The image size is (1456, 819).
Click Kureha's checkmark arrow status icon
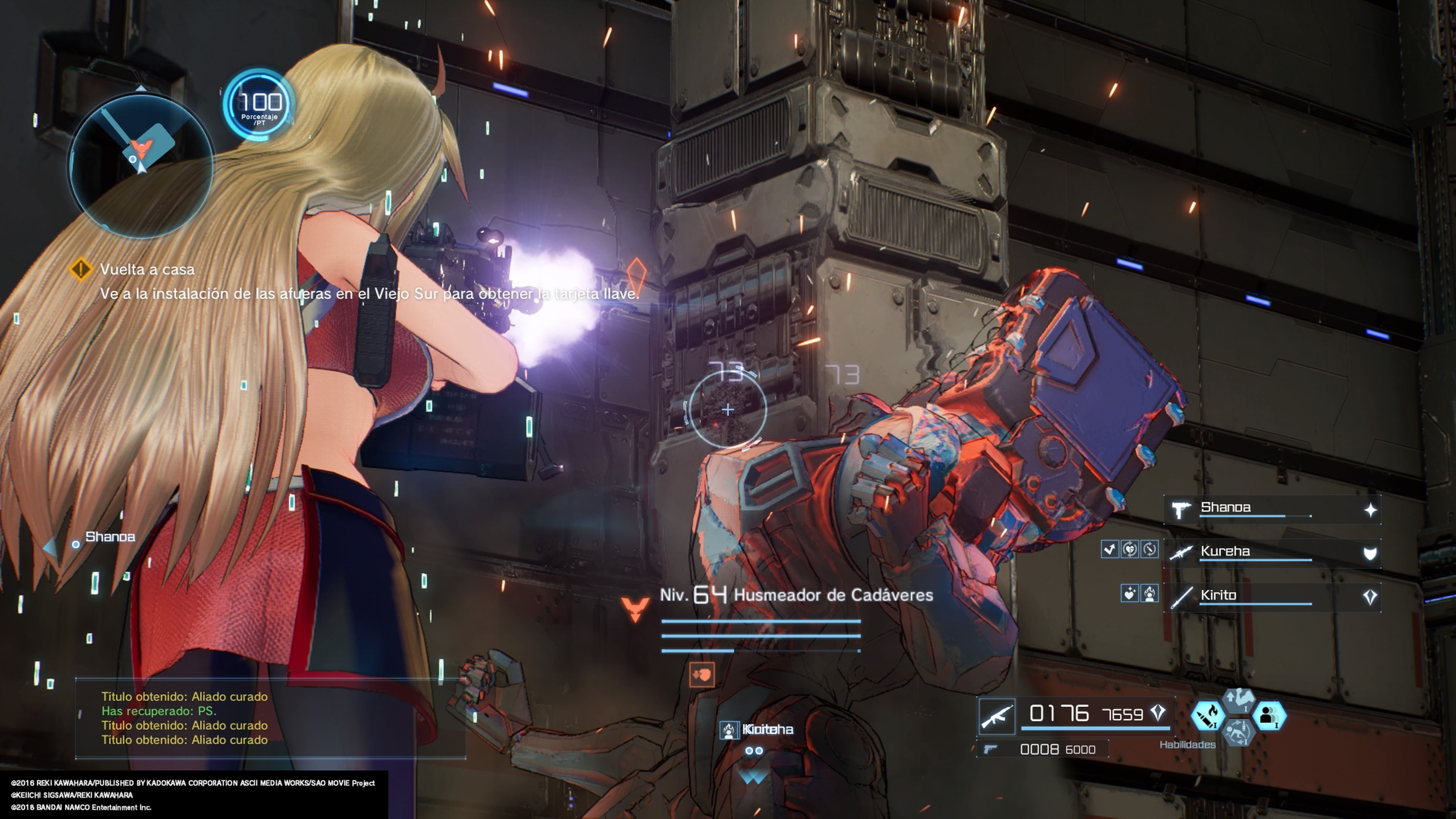[1109, 549]
